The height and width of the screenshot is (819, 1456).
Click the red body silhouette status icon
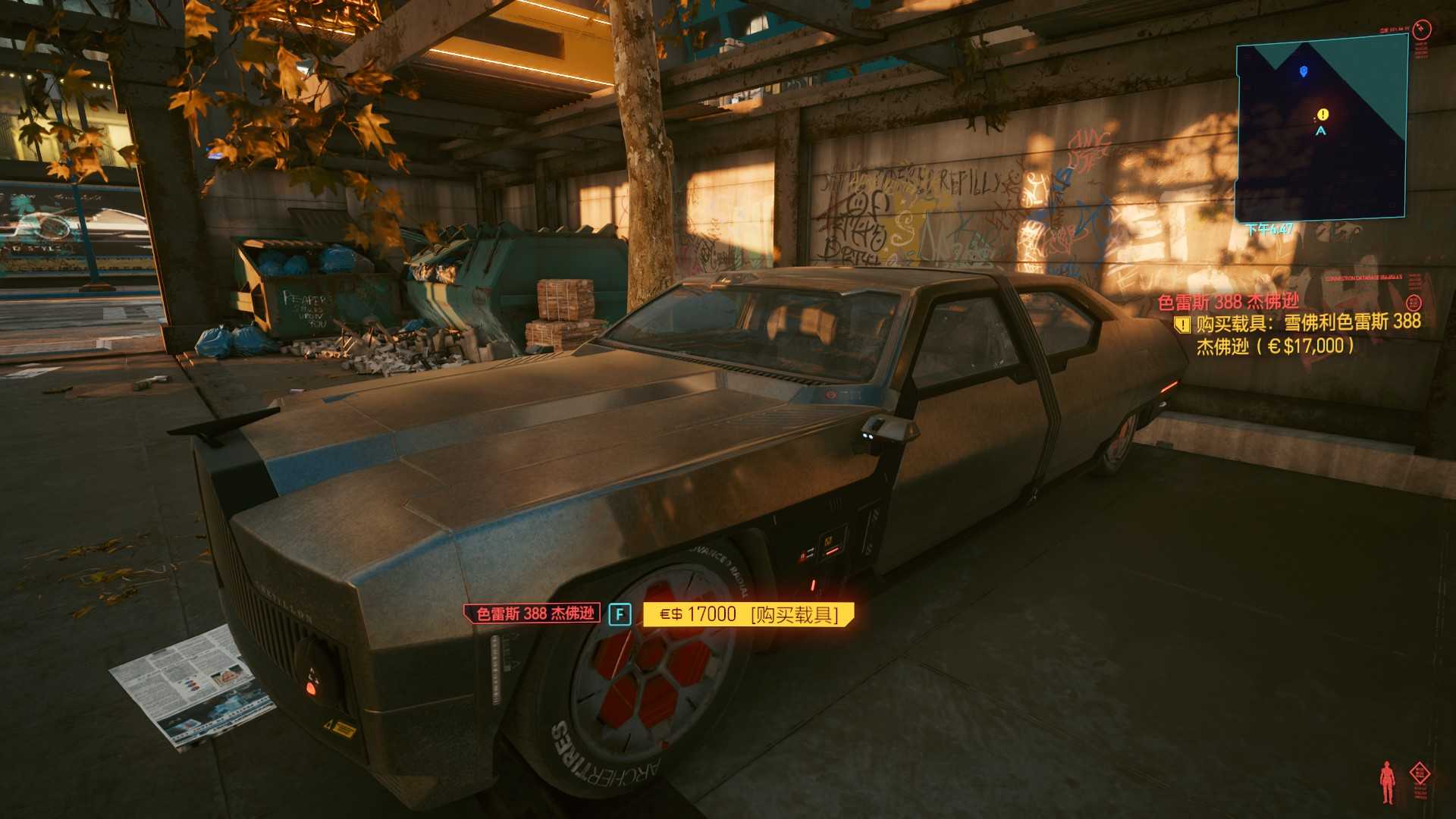pos(1387,783)
